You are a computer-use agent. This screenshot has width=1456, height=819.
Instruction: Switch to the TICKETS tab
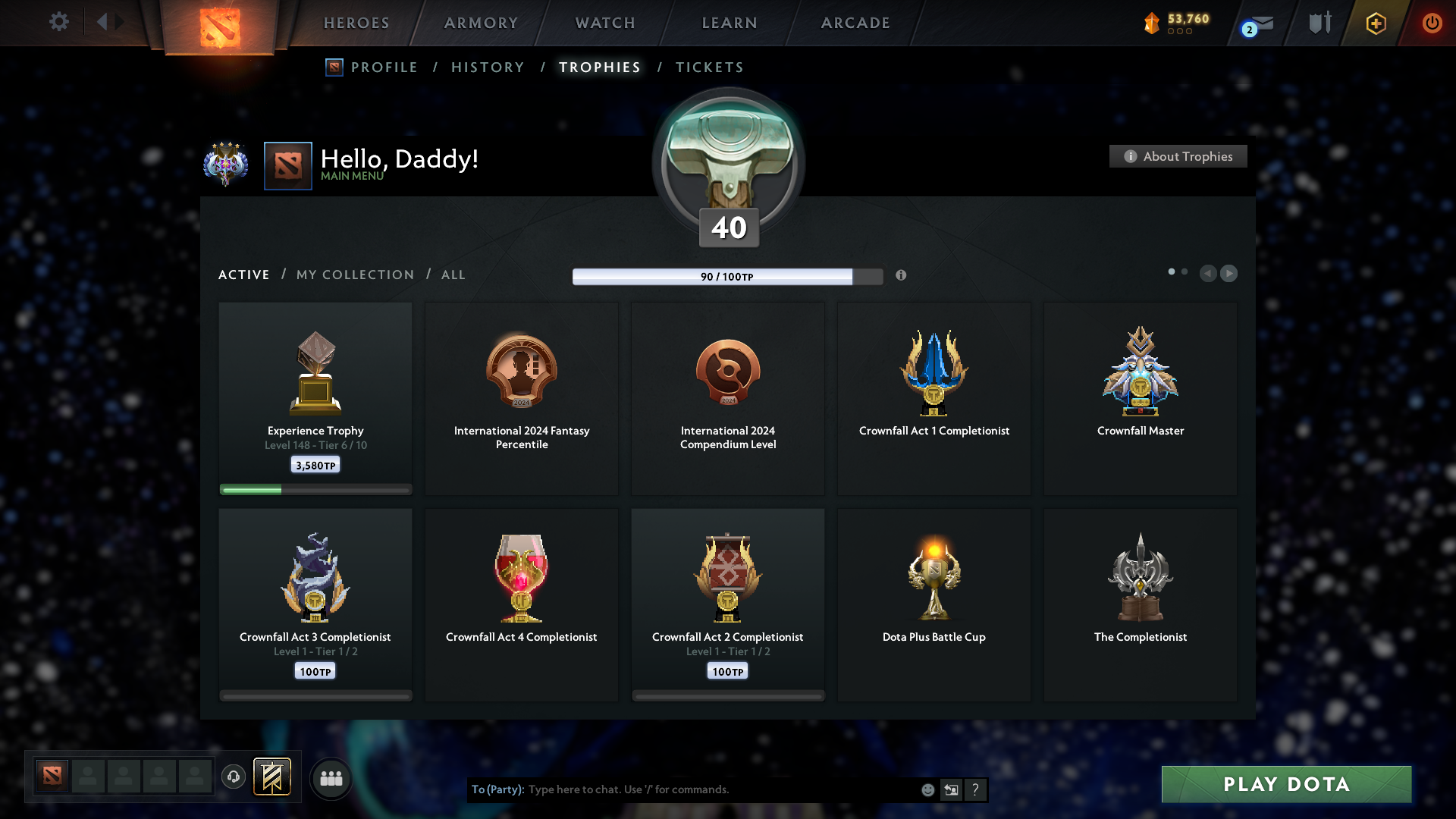pos(709,67)
